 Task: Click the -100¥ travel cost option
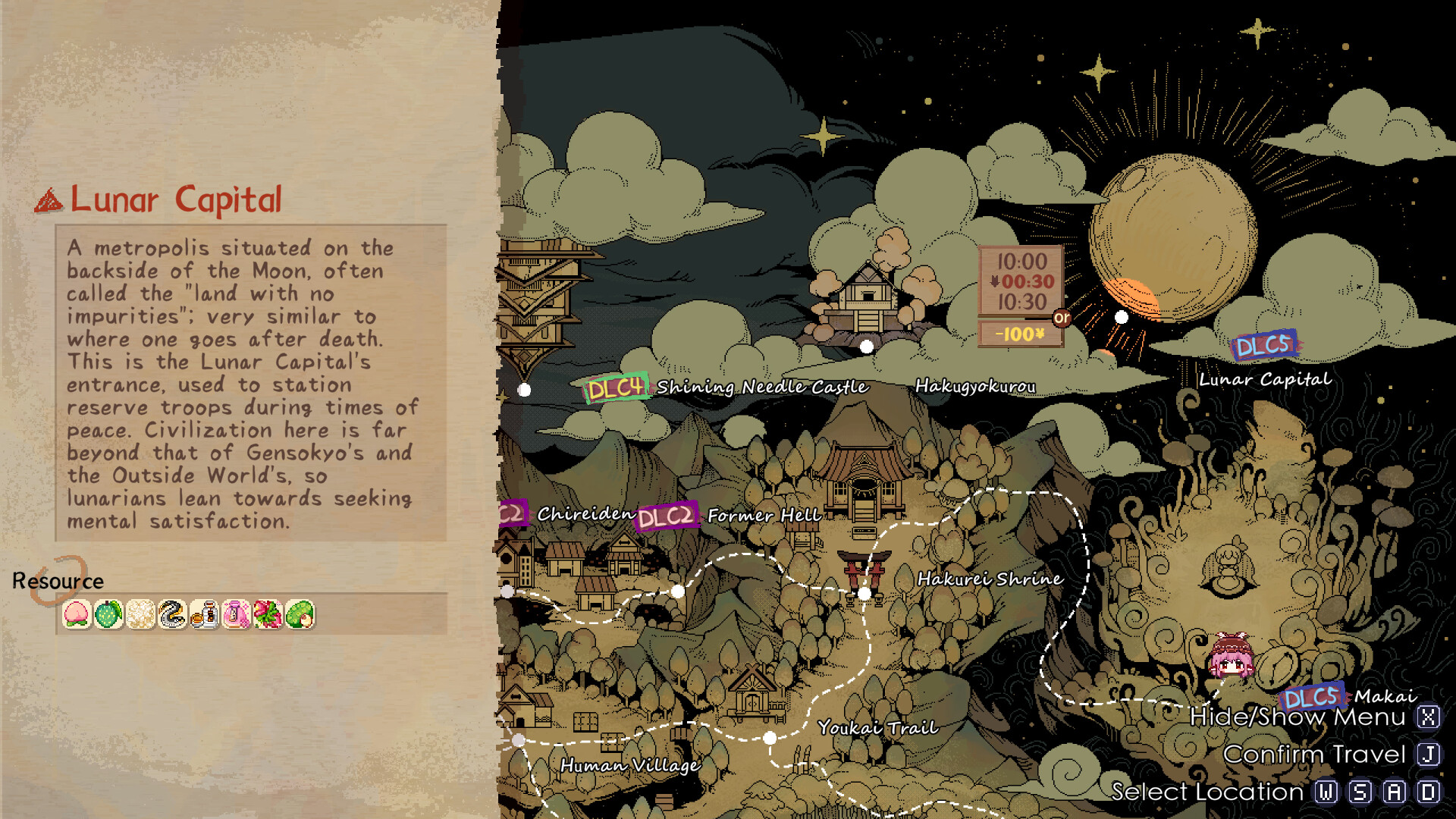point(1020,334)
